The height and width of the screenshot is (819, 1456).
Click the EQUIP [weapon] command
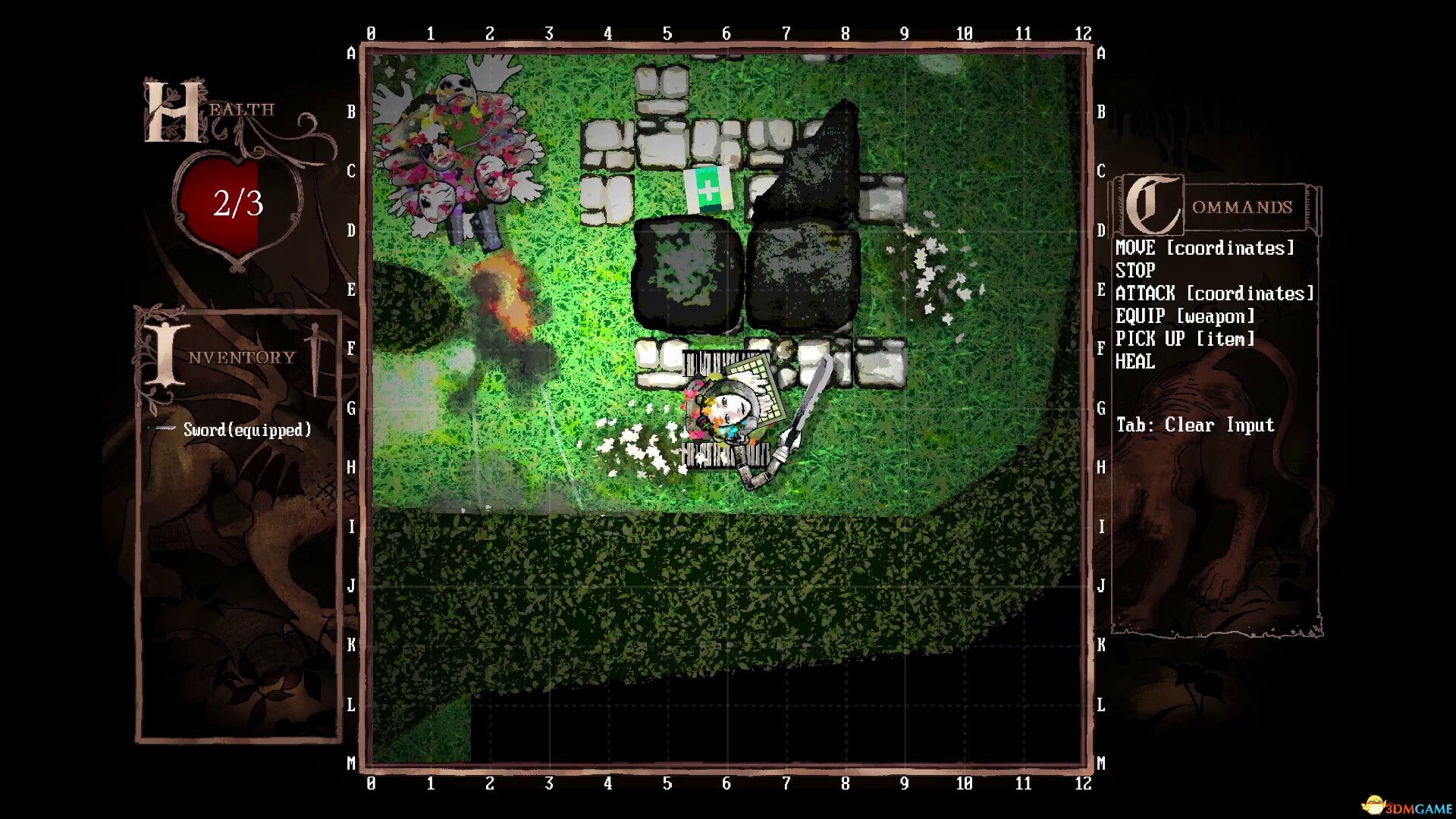point(1183,316)
